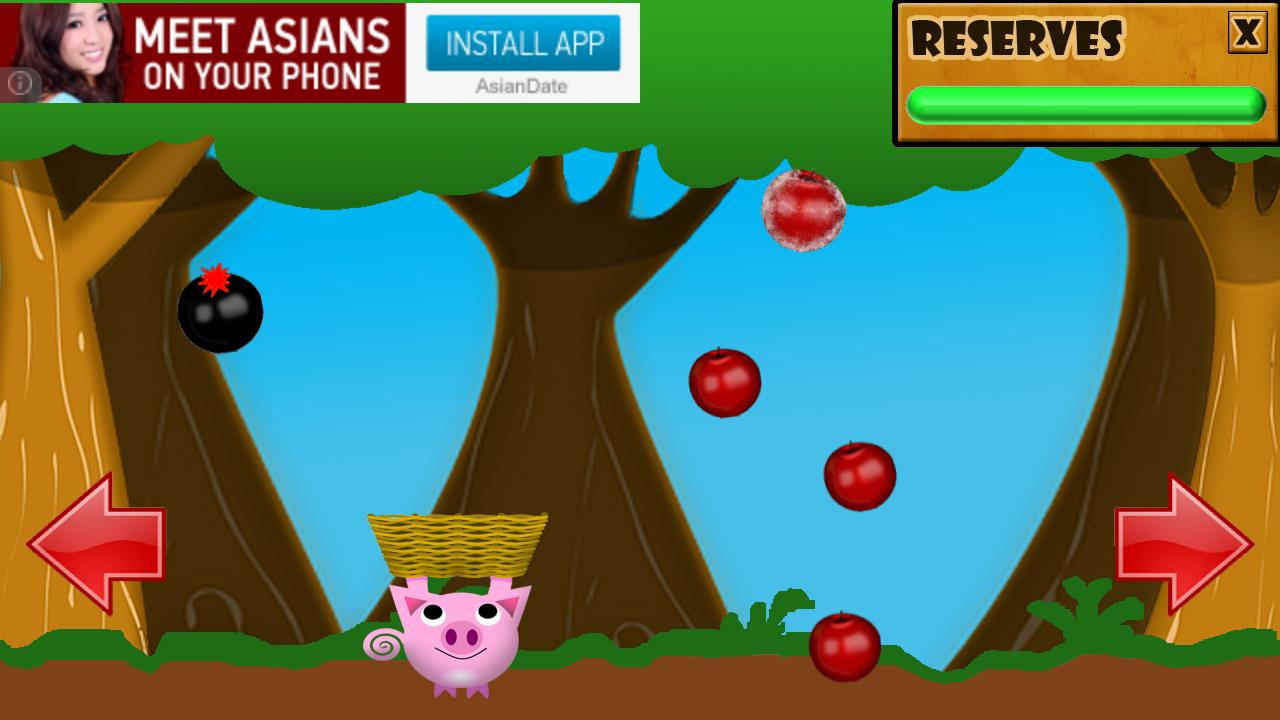The height and width of the screenshot is (720, 1280).
Task: Click the black bomb falling near the tree
Action: [222, 311]
